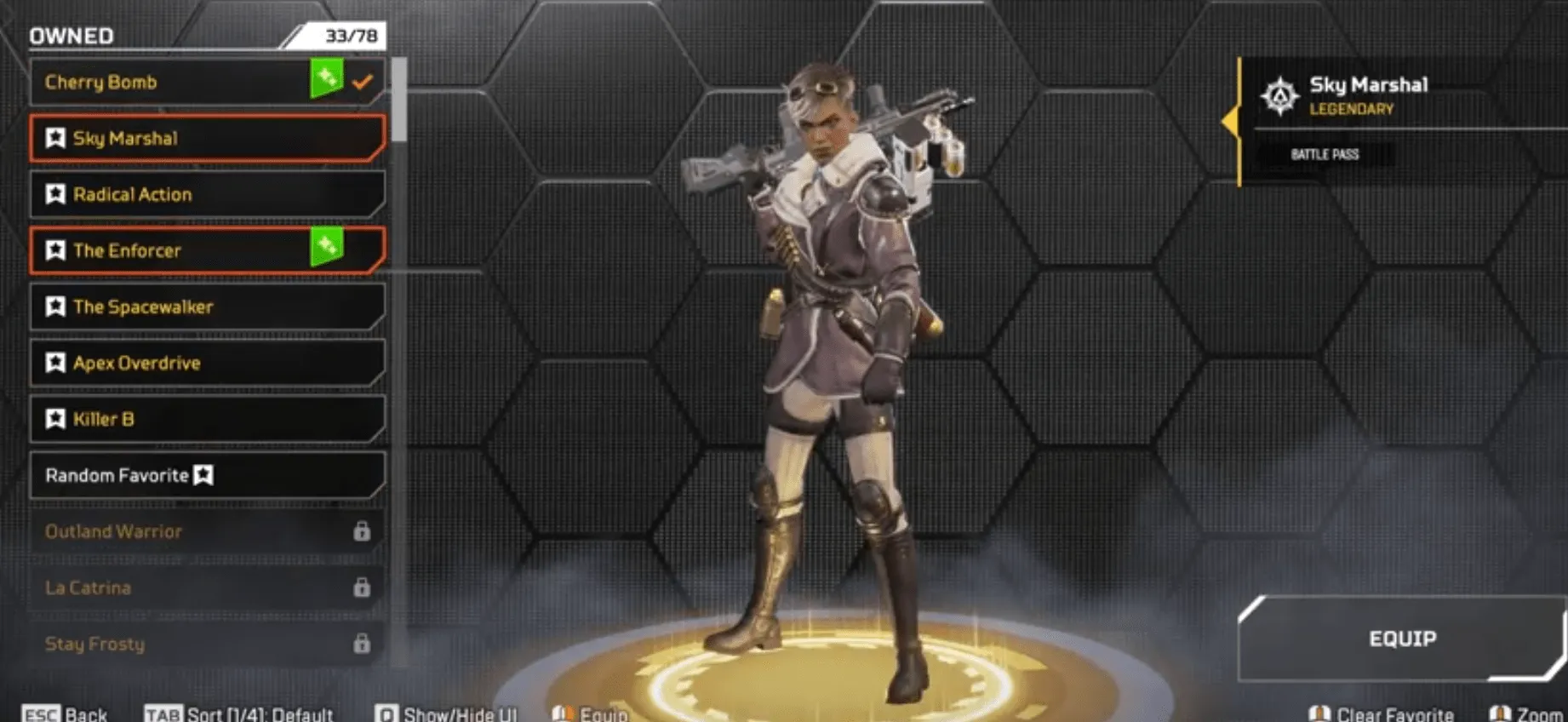Click the favorite star icon on Killer B
Viewport: 1568px width, 722px height.
55,419
